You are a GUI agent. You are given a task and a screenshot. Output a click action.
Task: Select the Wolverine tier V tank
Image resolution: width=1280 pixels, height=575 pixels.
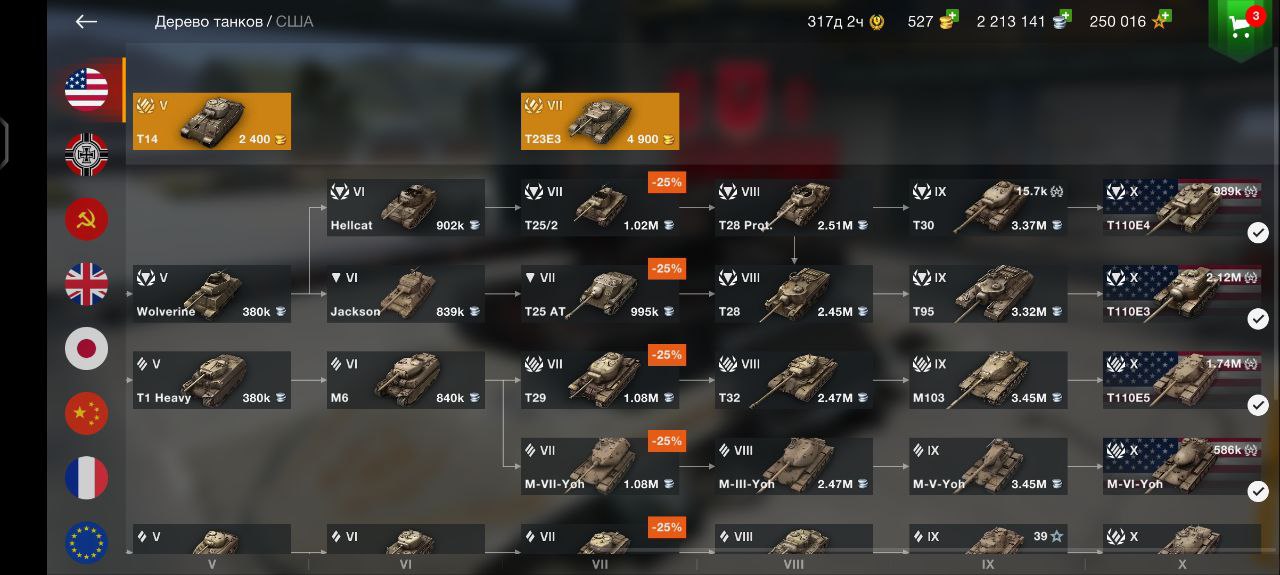click(x=212, y=294)
